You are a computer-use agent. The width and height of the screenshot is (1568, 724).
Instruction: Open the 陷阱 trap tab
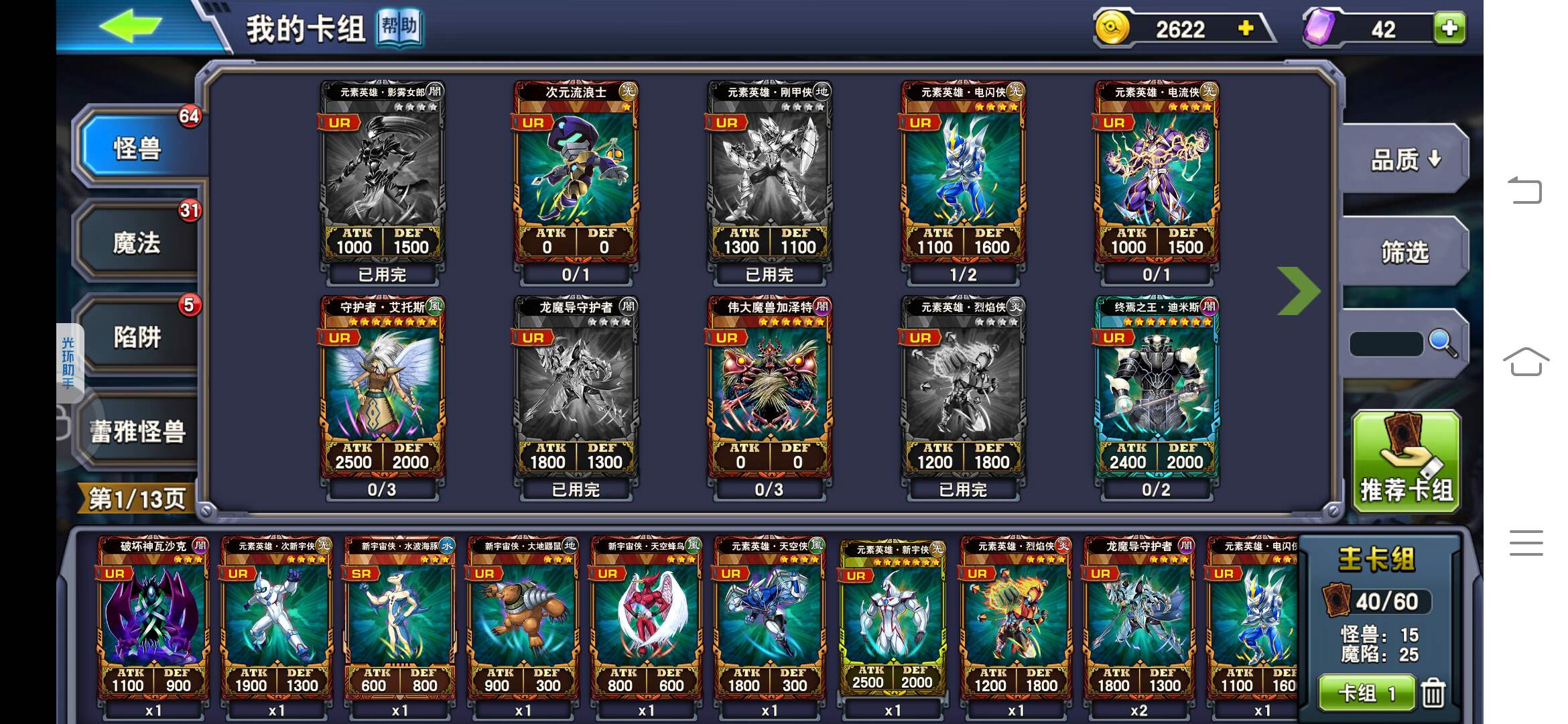tap(137, 337)
